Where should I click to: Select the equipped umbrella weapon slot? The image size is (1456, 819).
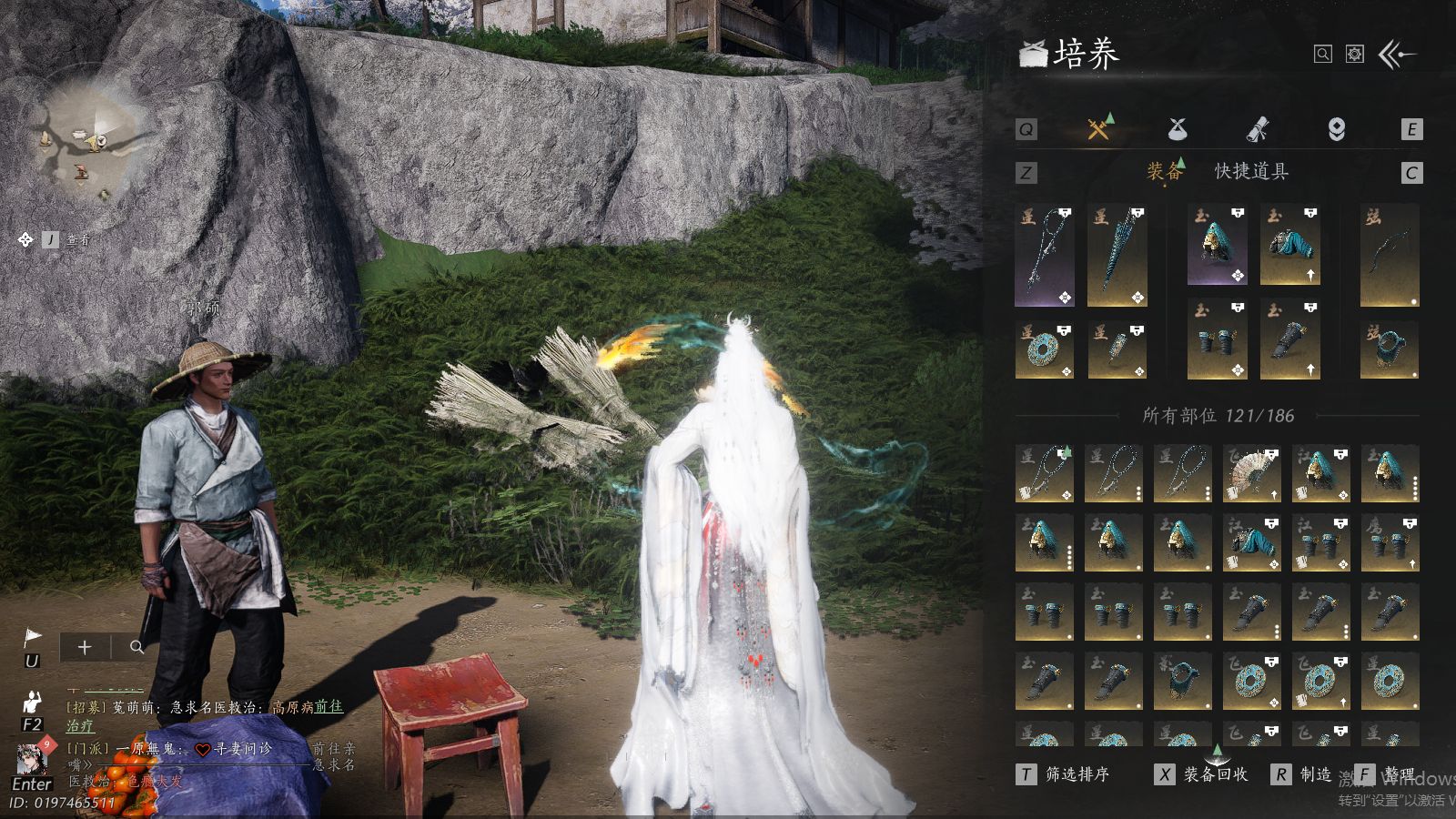point(1117,256)
